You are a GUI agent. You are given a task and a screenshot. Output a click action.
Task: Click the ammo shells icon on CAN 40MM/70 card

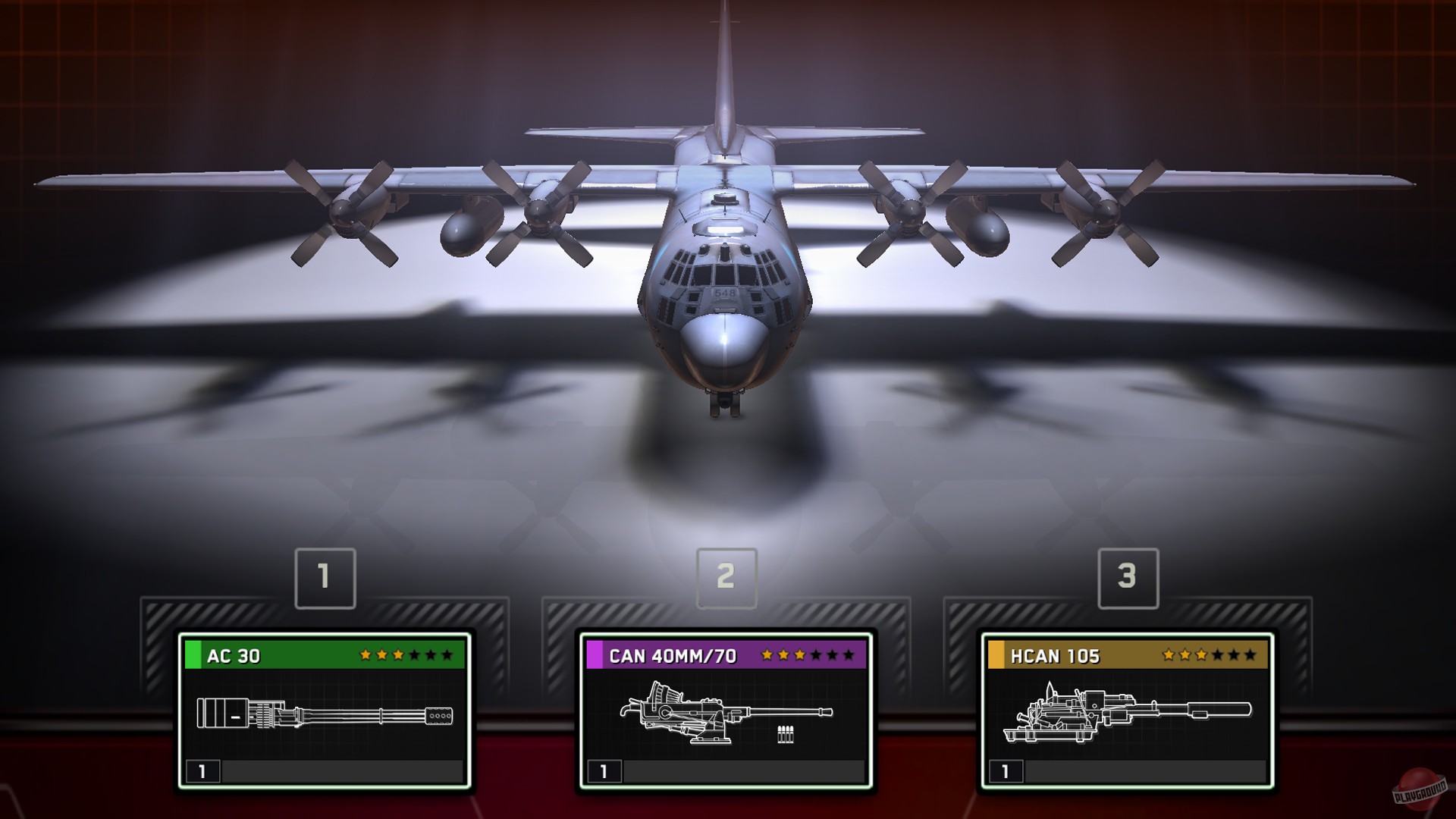[x=786, y=733]
